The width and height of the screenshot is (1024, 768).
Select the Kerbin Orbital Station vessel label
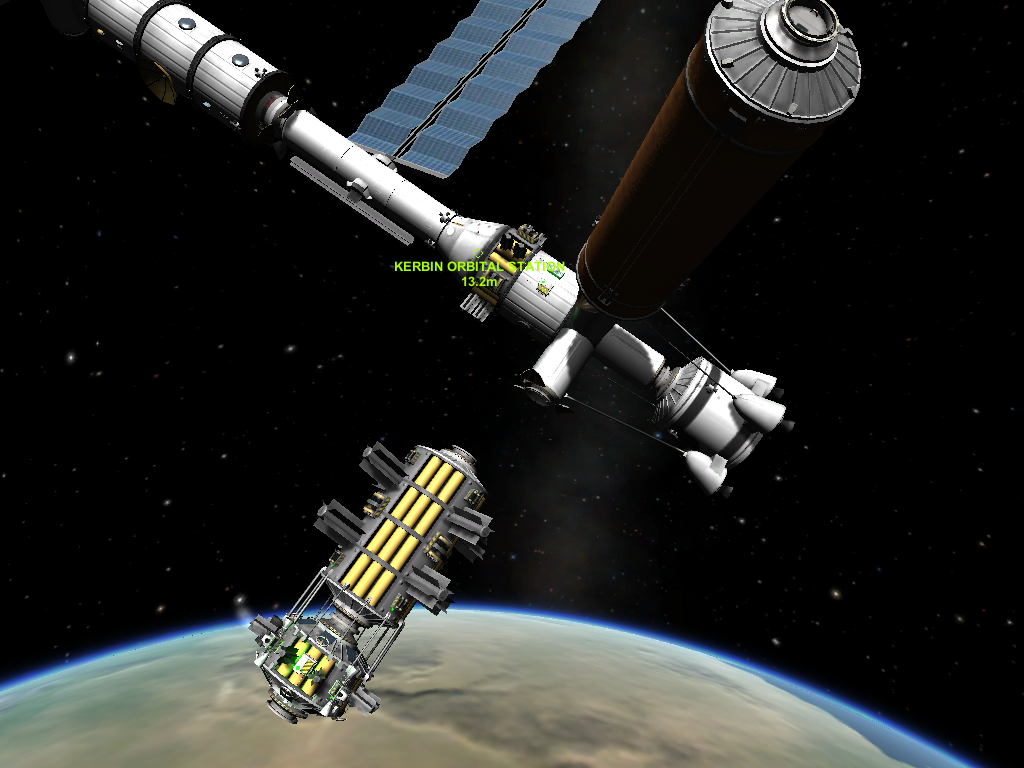click(x=479, y=267)
